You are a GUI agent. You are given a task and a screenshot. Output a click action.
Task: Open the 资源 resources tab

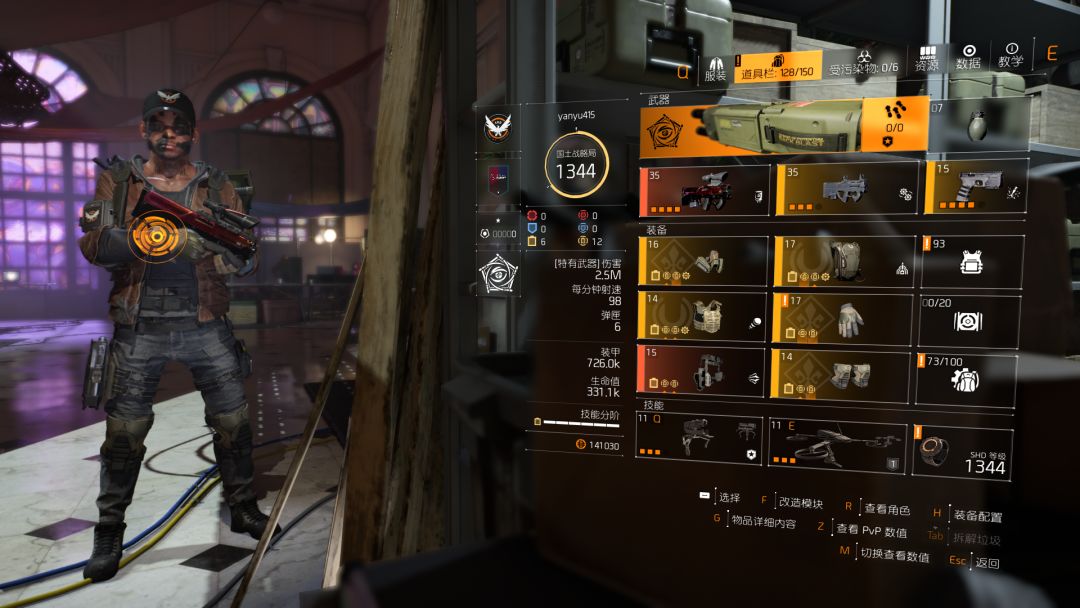(927, 58)
